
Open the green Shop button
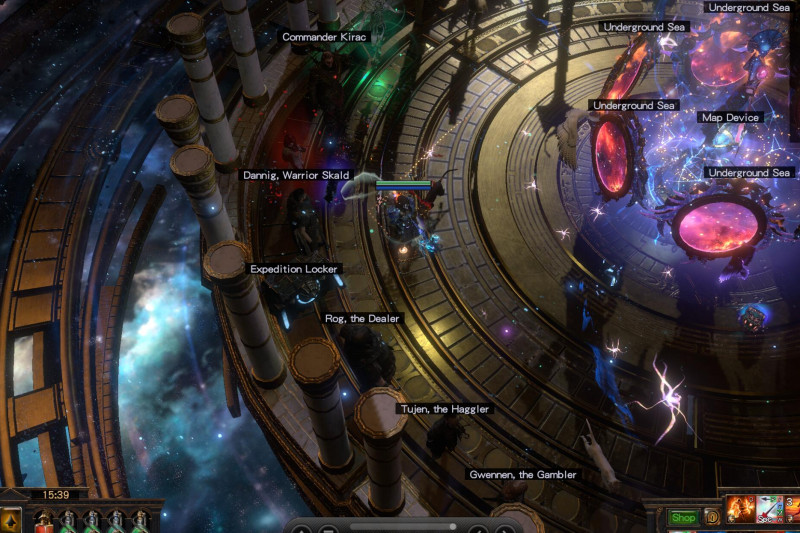683,518
